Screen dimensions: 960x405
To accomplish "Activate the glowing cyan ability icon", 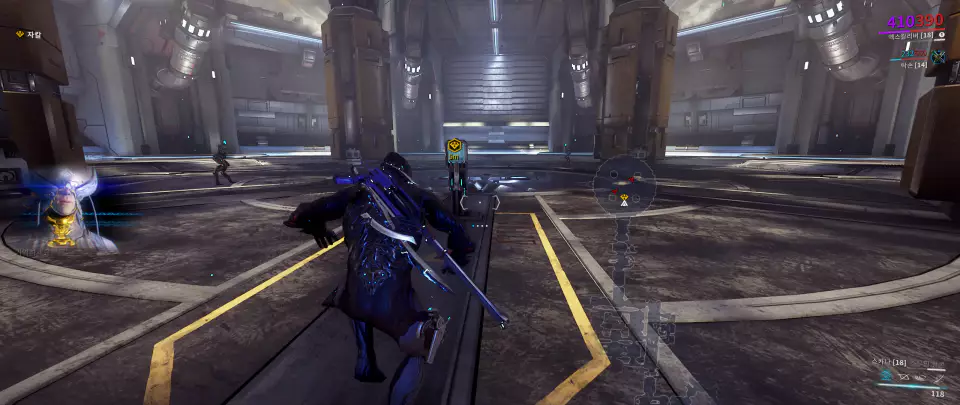I will click(885, 377).
